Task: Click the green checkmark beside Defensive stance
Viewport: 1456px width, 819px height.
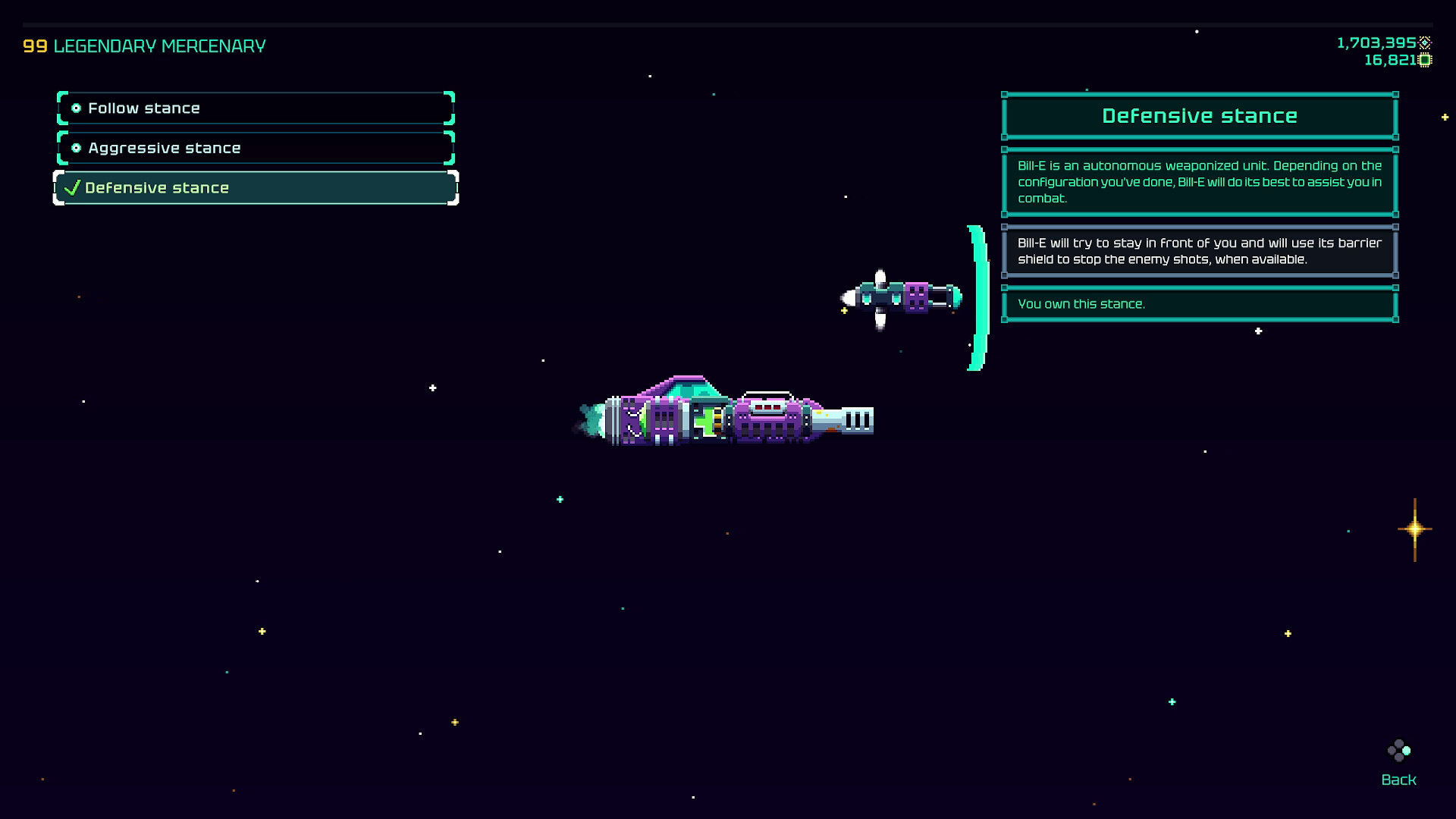Action: 71,187
